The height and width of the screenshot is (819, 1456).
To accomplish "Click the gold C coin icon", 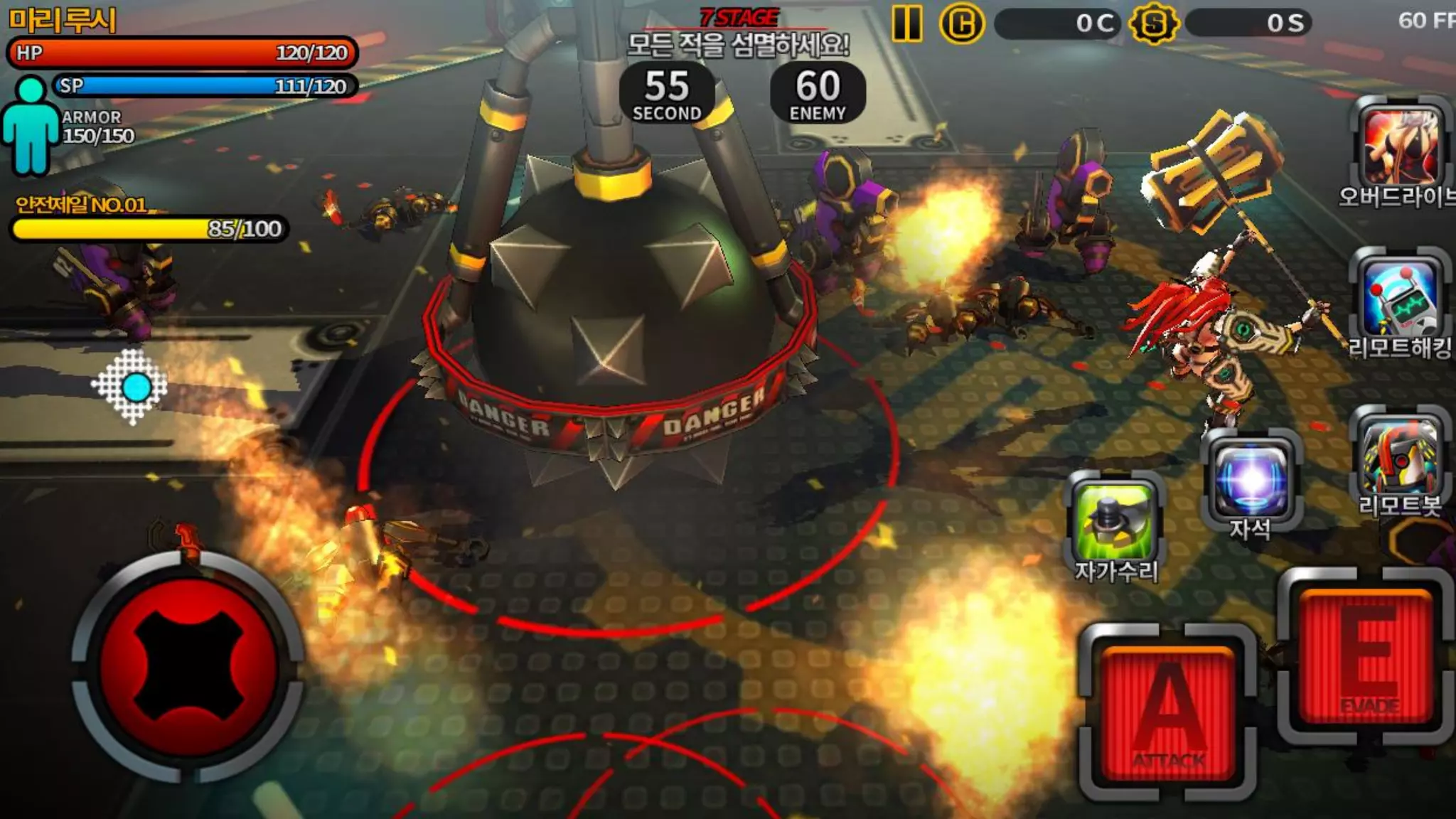I will [961, 24].
